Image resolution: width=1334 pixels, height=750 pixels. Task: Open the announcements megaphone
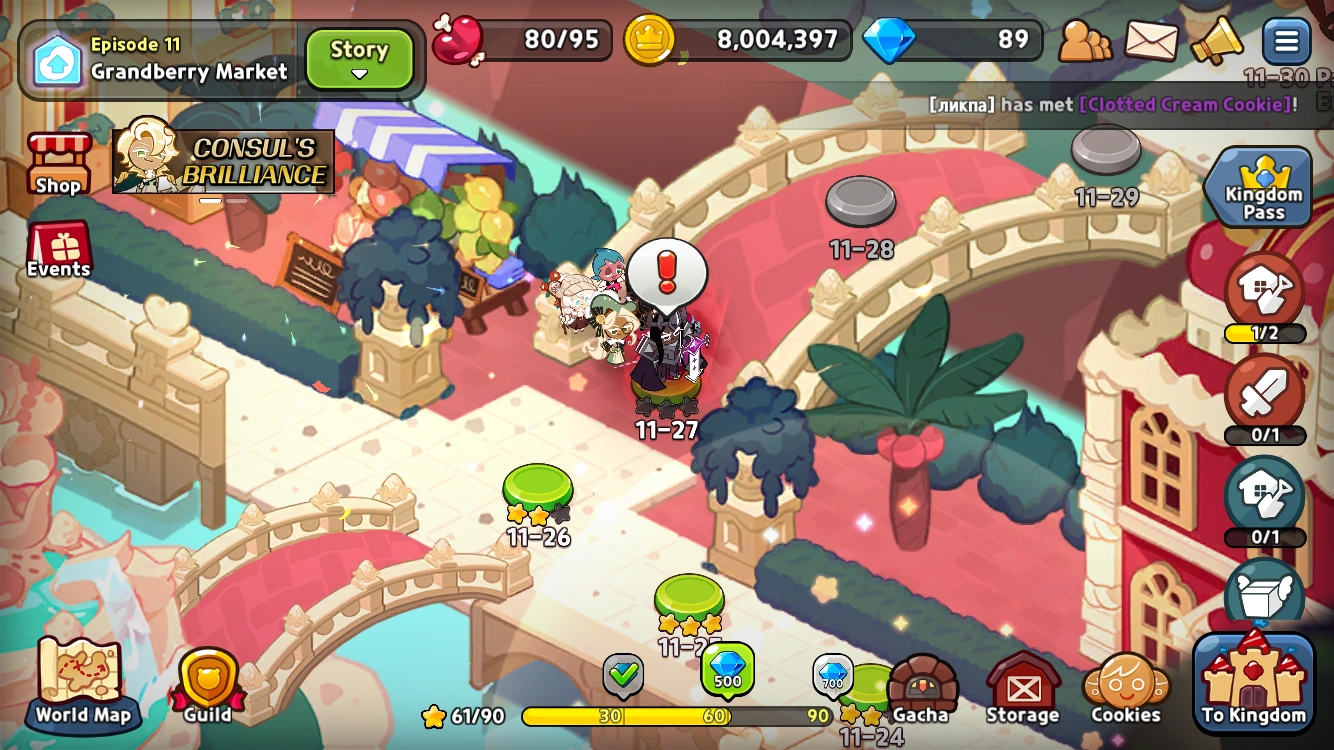coord(1218,40)
